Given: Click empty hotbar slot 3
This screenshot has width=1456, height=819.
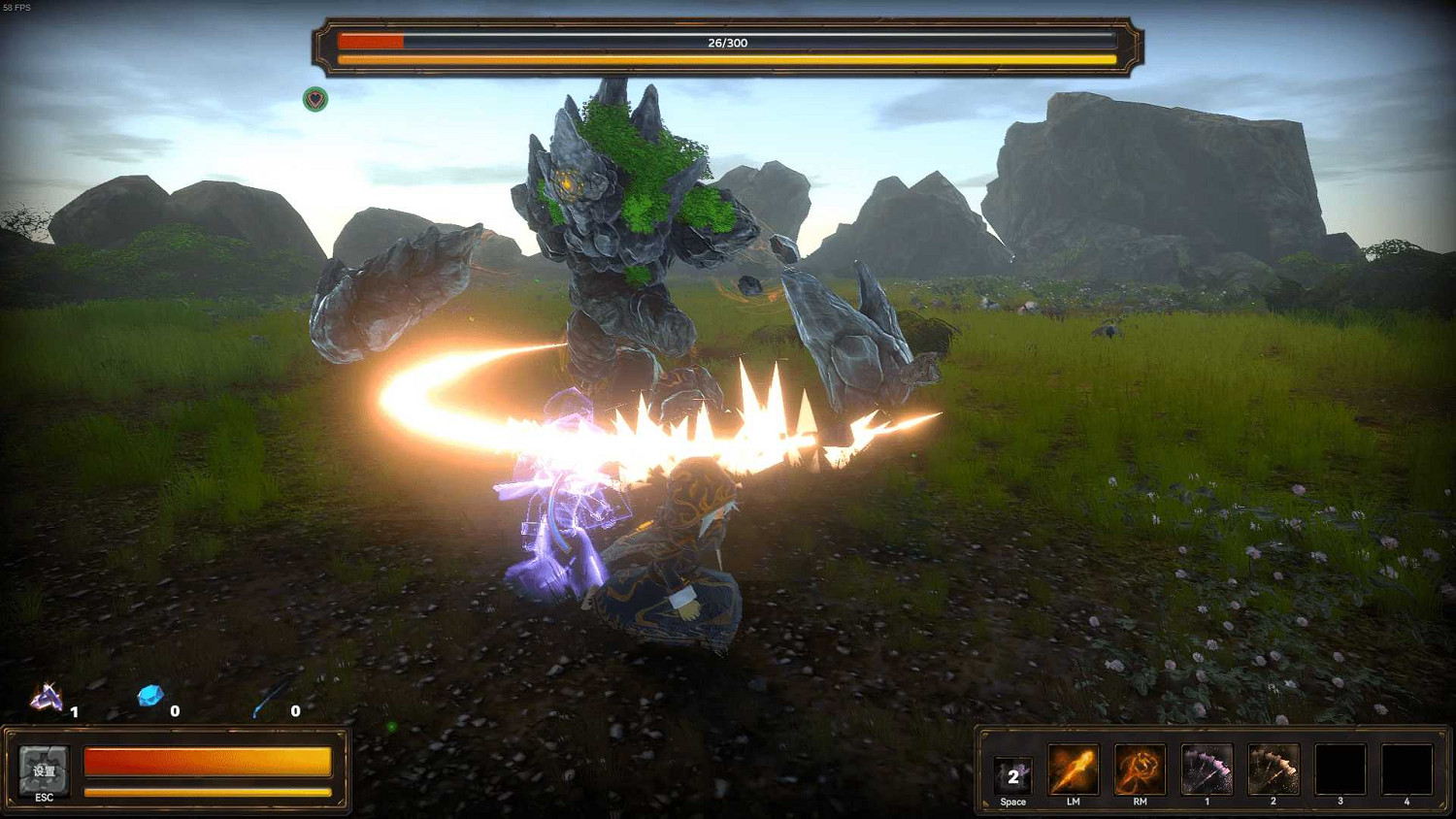Looking at the screenshot, I should (x=1340, y=770).
